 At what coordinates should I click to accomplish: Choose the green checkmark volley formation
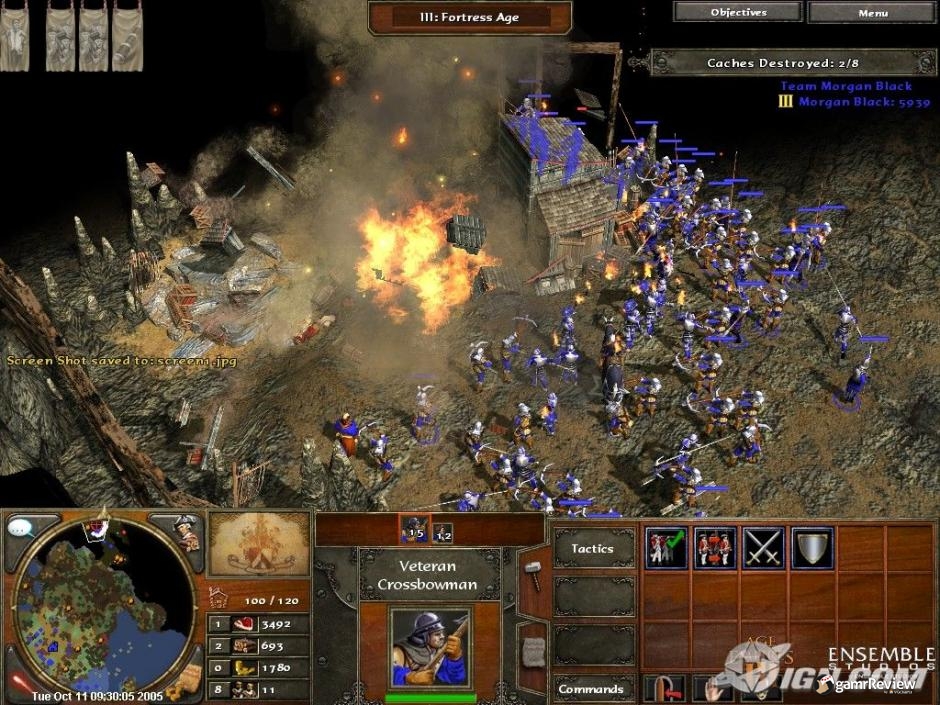(666, 548)
